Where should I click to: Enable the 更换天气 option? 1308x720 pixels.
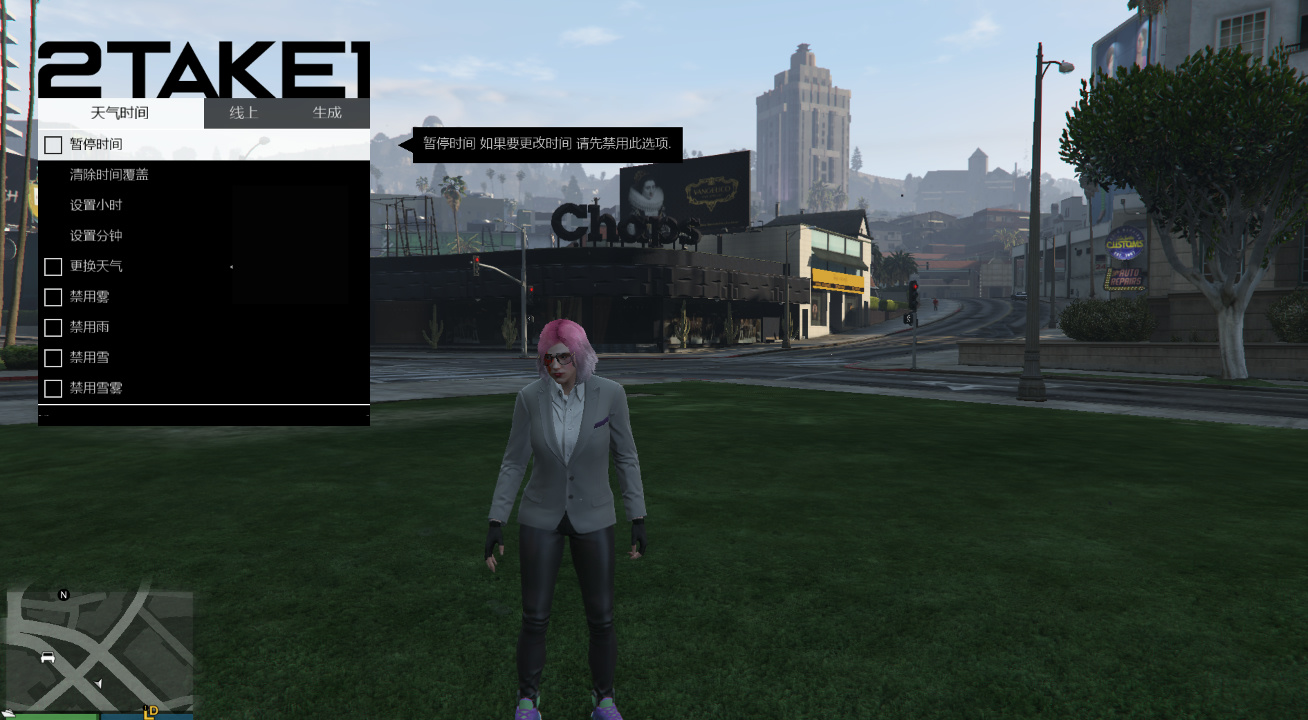(x=52, y=266)
